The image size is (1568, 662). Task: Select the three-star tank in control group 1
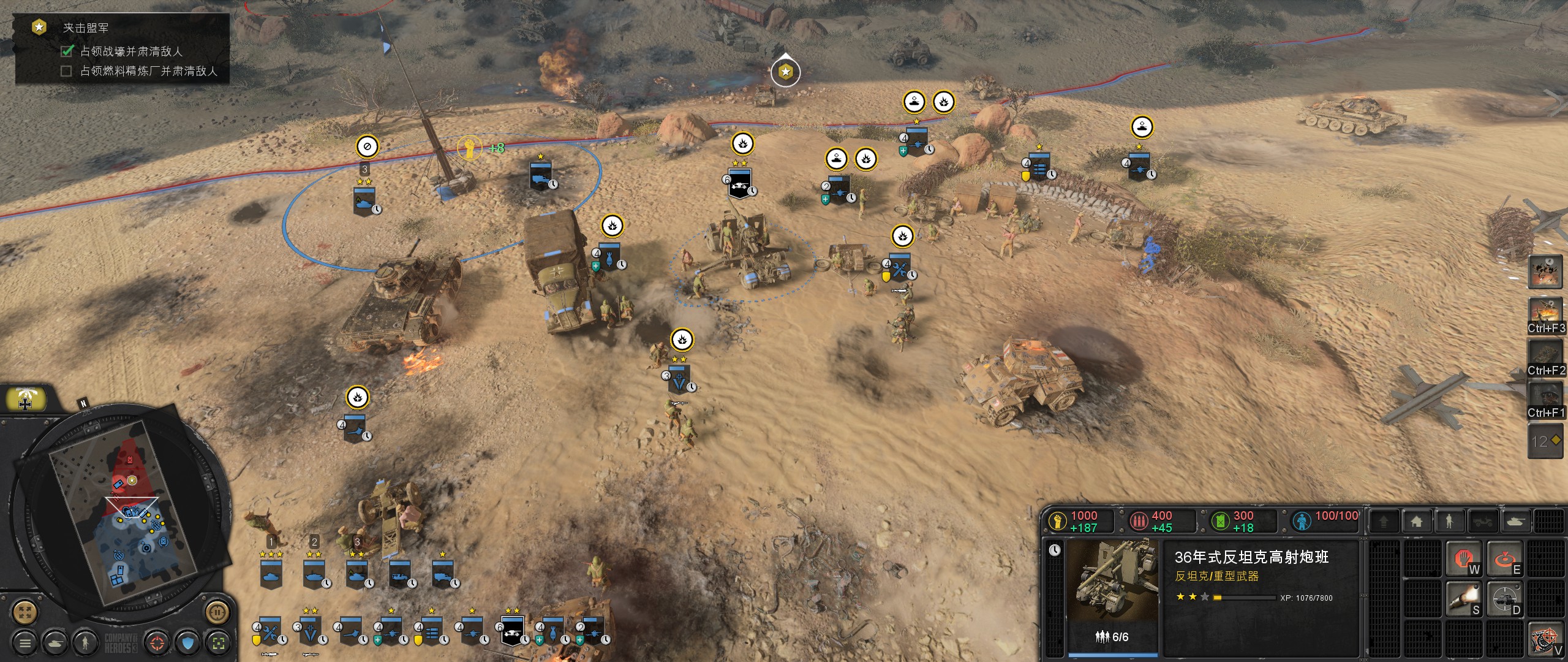coord(271,575)
